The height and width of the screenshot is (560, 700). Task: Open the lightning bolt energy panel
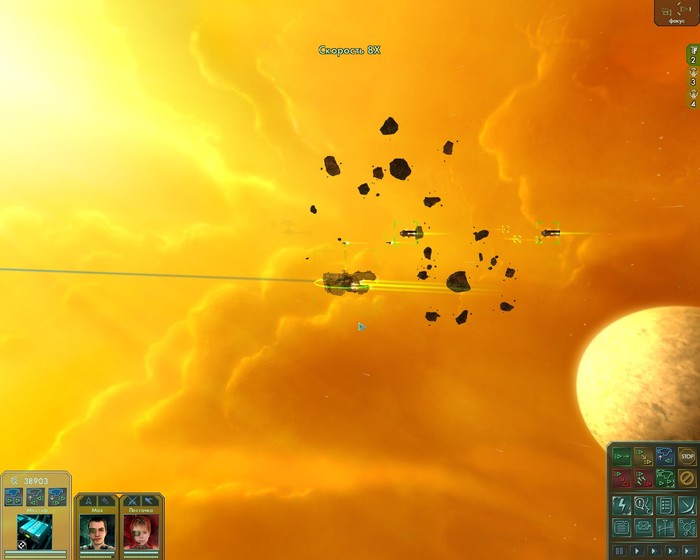[x=621, y=506]
